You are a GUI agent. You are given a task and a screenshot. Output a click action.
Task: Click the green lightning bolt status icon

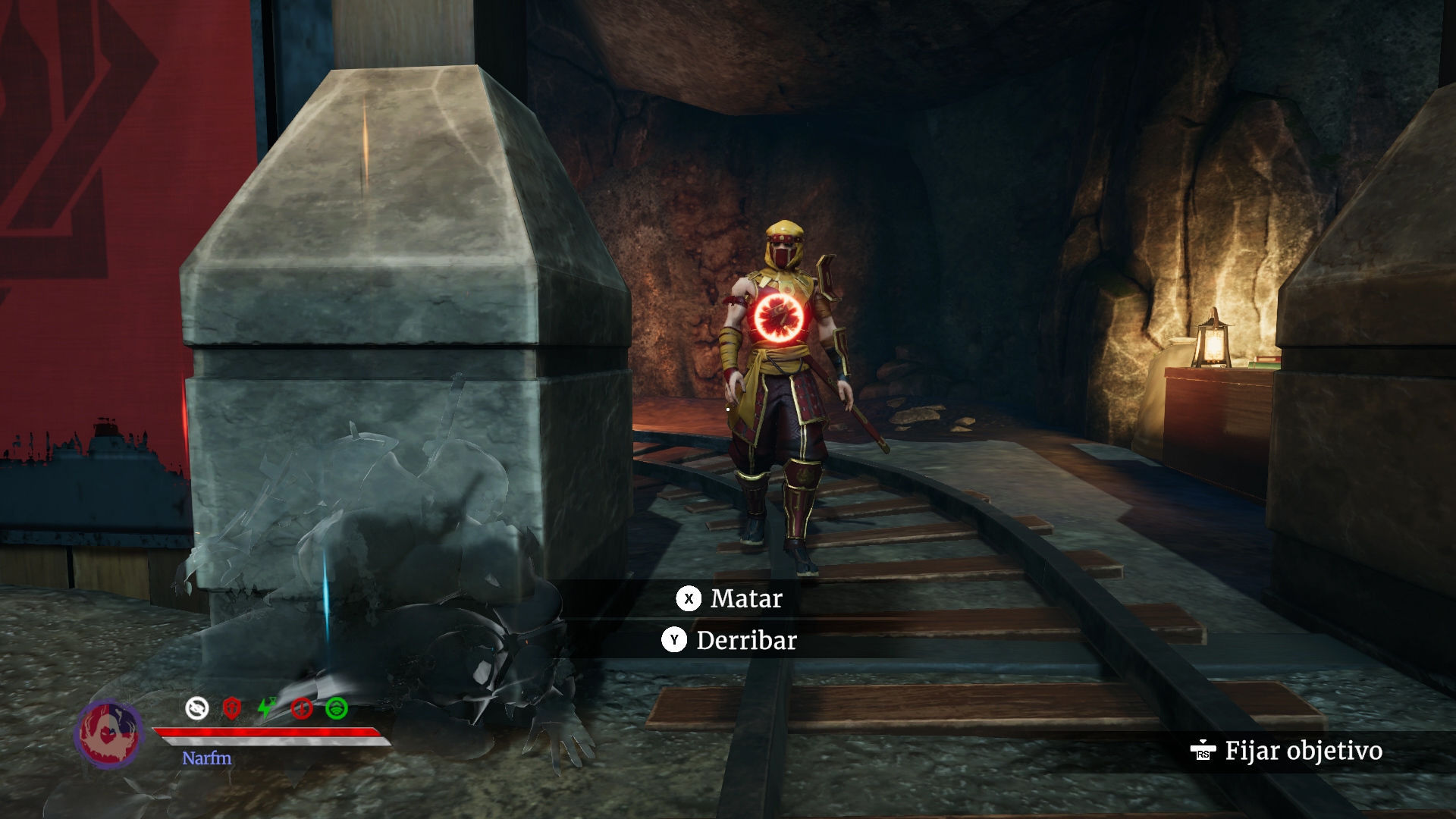tap(267, 708)
